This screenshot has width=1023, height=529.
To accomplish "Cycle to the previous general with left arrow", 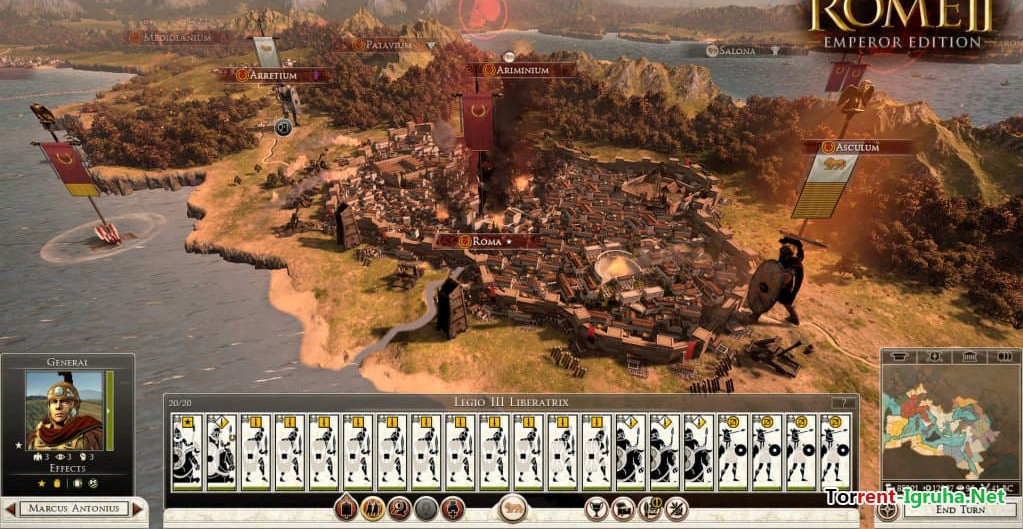I will 9,509.
